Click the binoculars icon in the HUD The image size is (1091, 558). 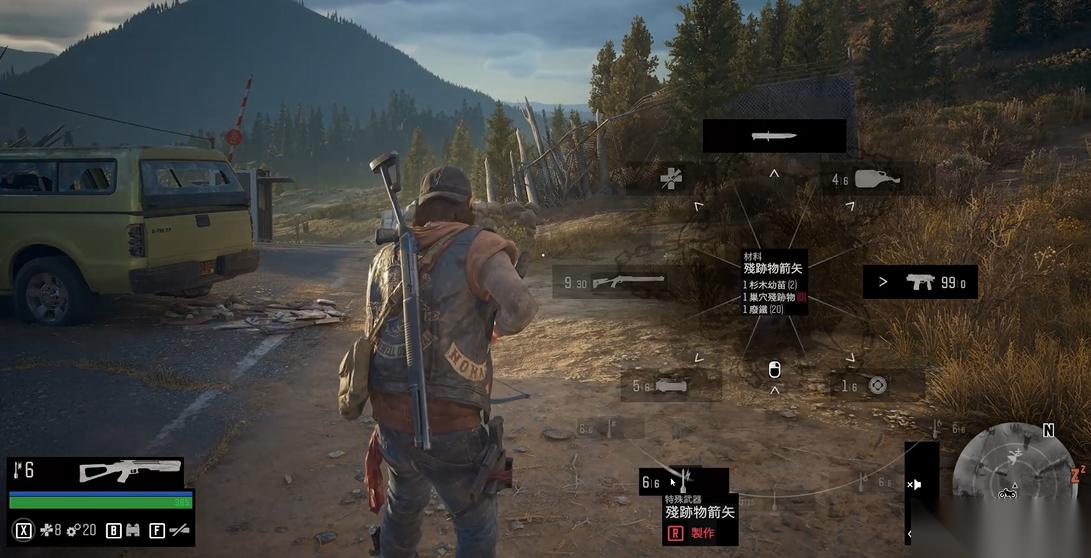click(132, 530)
